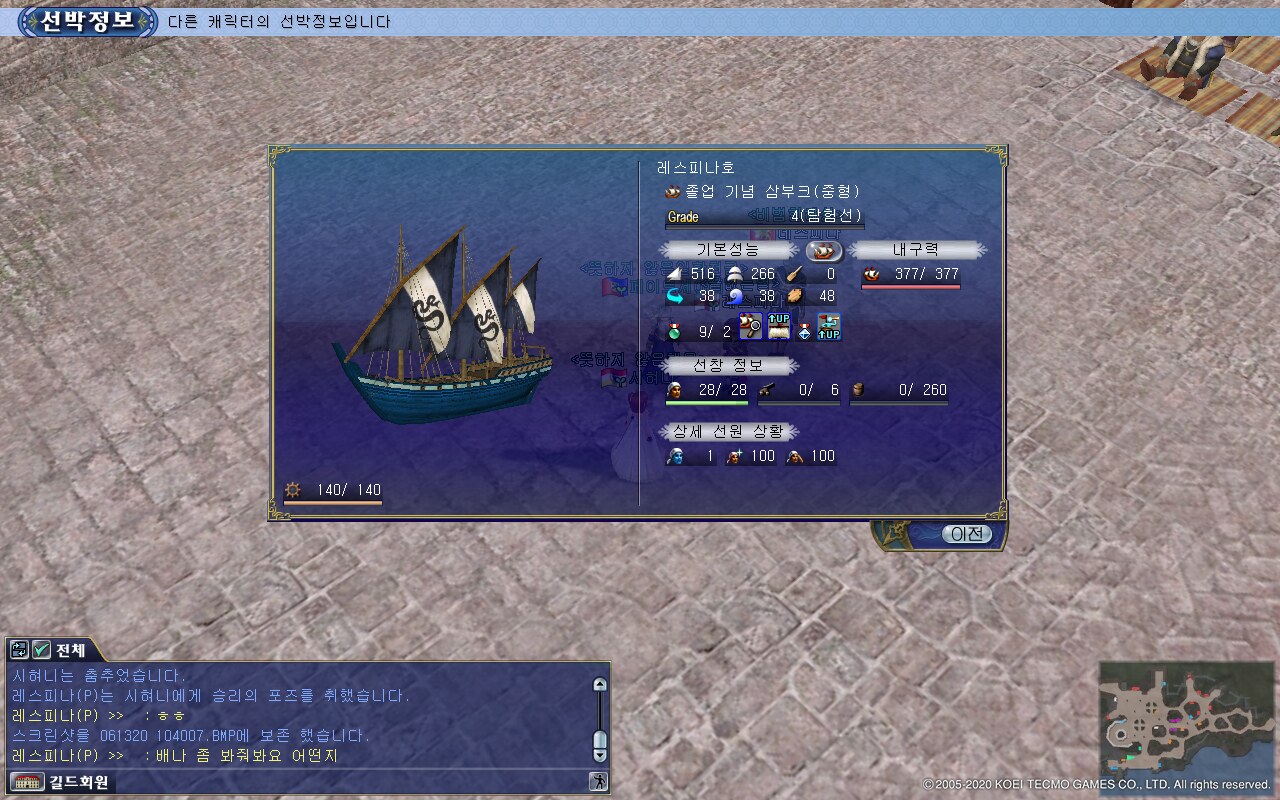The height and width of the screenshot is (800, 1280).
Task: Select the 길드회원 chat channel button
Action: [x=62, y=782]
